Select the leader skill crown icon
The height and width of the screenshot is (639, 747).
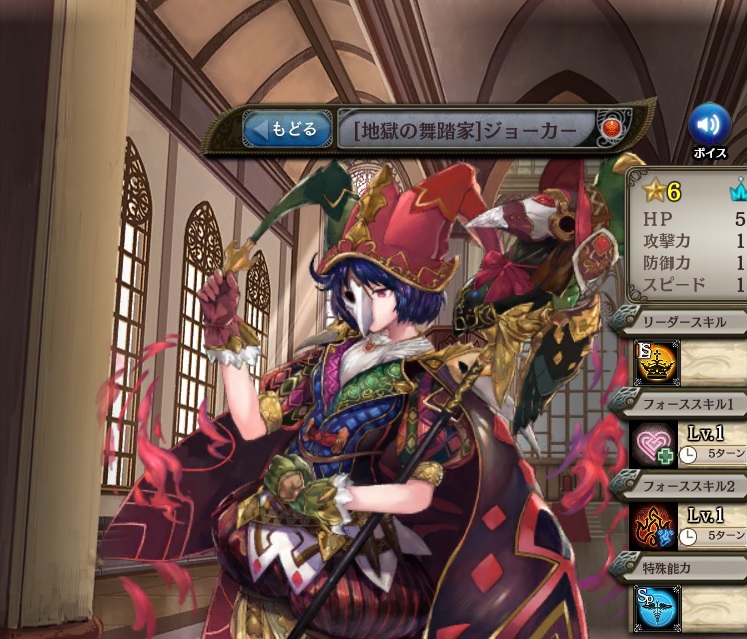[x=655, y=361]
